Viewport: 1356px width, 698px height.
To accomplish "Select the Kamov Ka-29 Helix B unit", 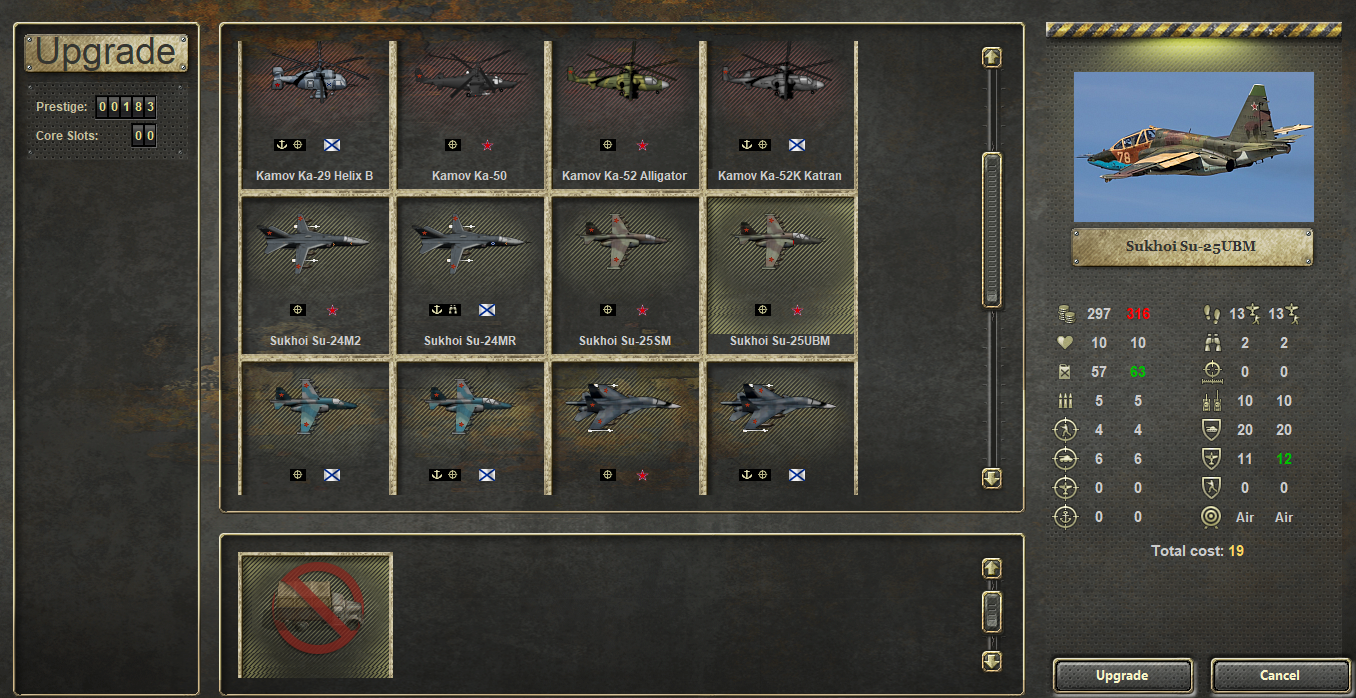I will (x=314, y=115).
